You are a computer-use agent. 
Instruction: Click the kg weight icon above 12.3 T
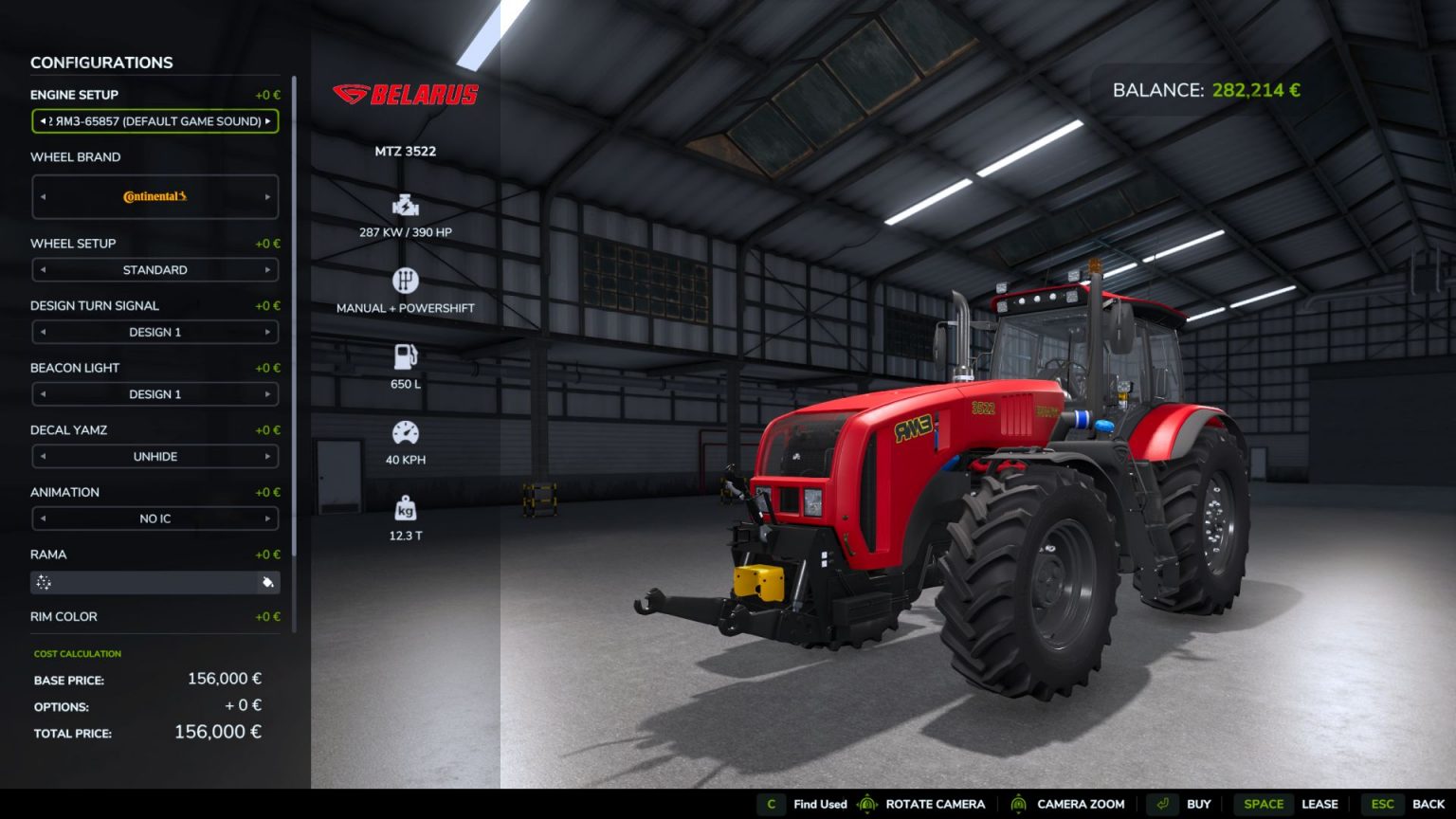click(406, 511)
